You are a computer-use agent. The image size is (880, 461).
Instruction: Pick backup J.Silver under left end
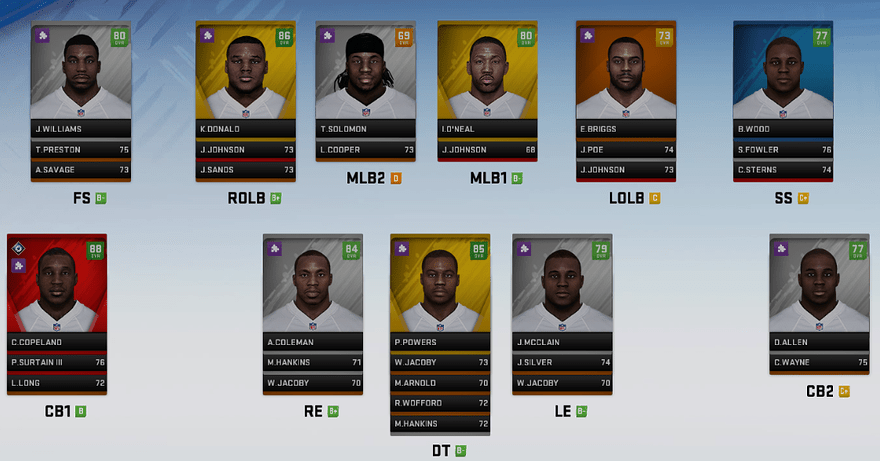click(561, 362)
